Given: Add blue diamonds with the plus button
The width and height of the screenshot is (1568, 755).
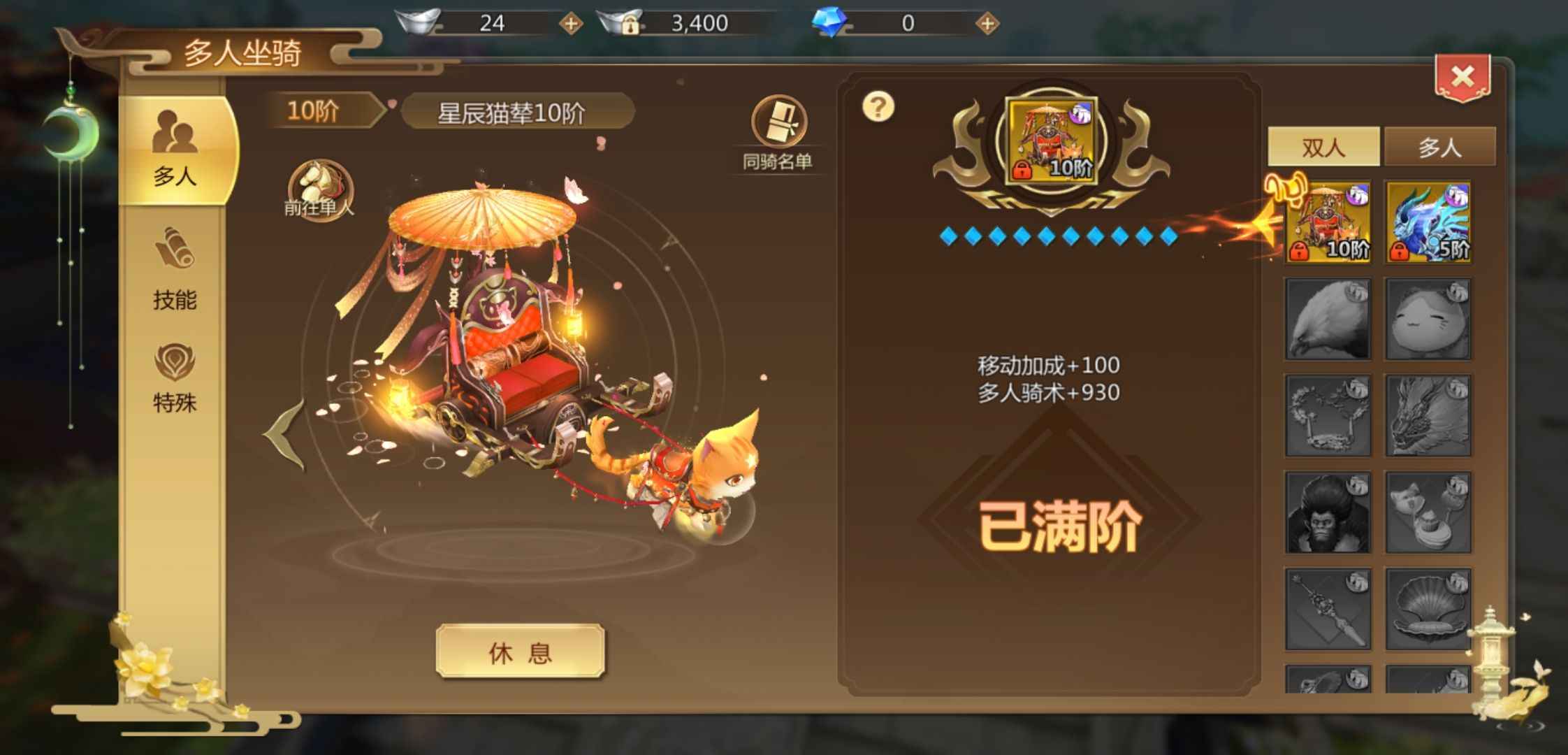Looking at the screenshot, I should [x=987, y=24].
